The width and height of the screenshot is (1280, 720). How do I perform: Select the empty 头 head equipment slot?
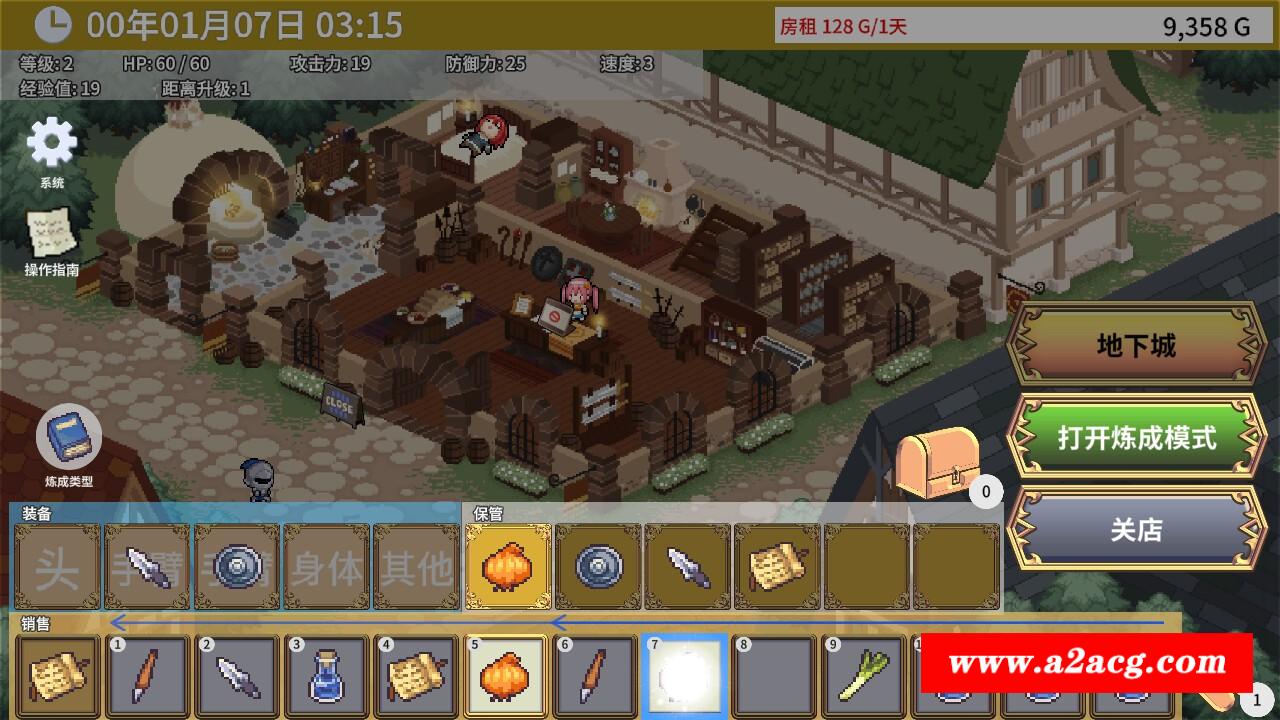coord(57,567)
